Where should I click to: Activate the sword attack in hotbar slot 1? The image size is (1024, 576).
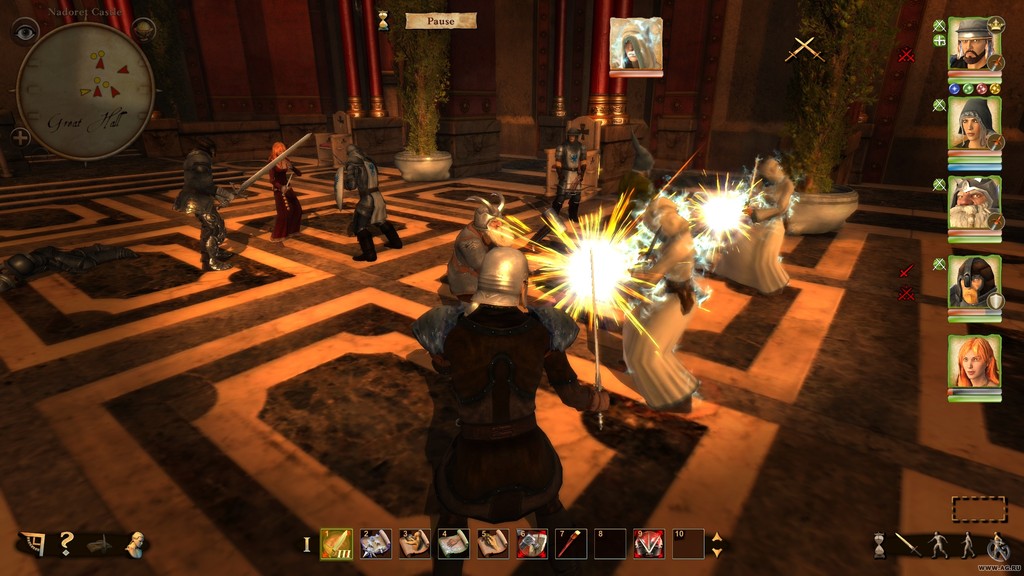tap(336, 543)
